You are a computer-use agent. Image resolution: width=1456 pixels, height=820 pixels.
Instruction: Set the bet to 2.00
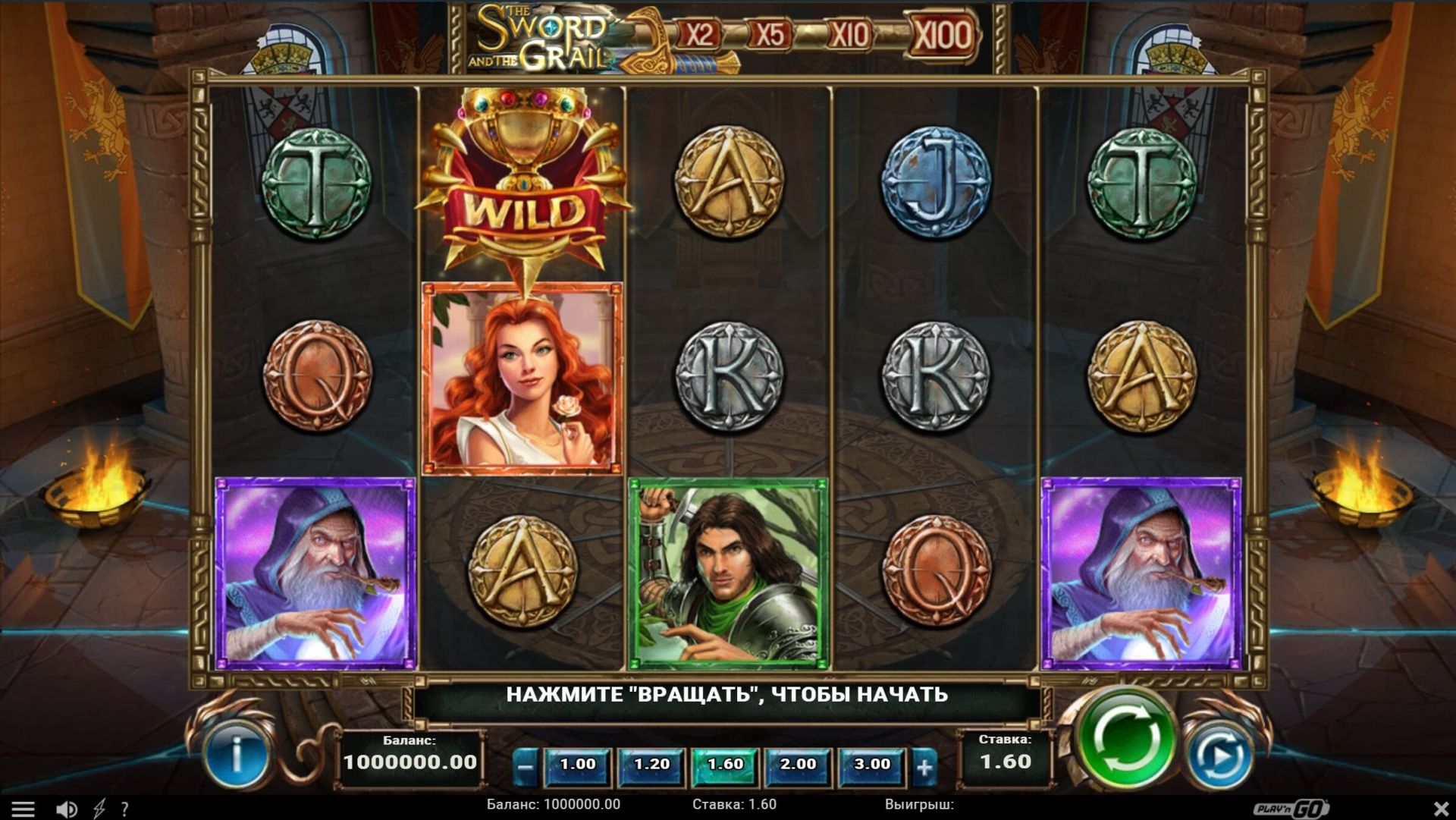(x=798, y=765)
